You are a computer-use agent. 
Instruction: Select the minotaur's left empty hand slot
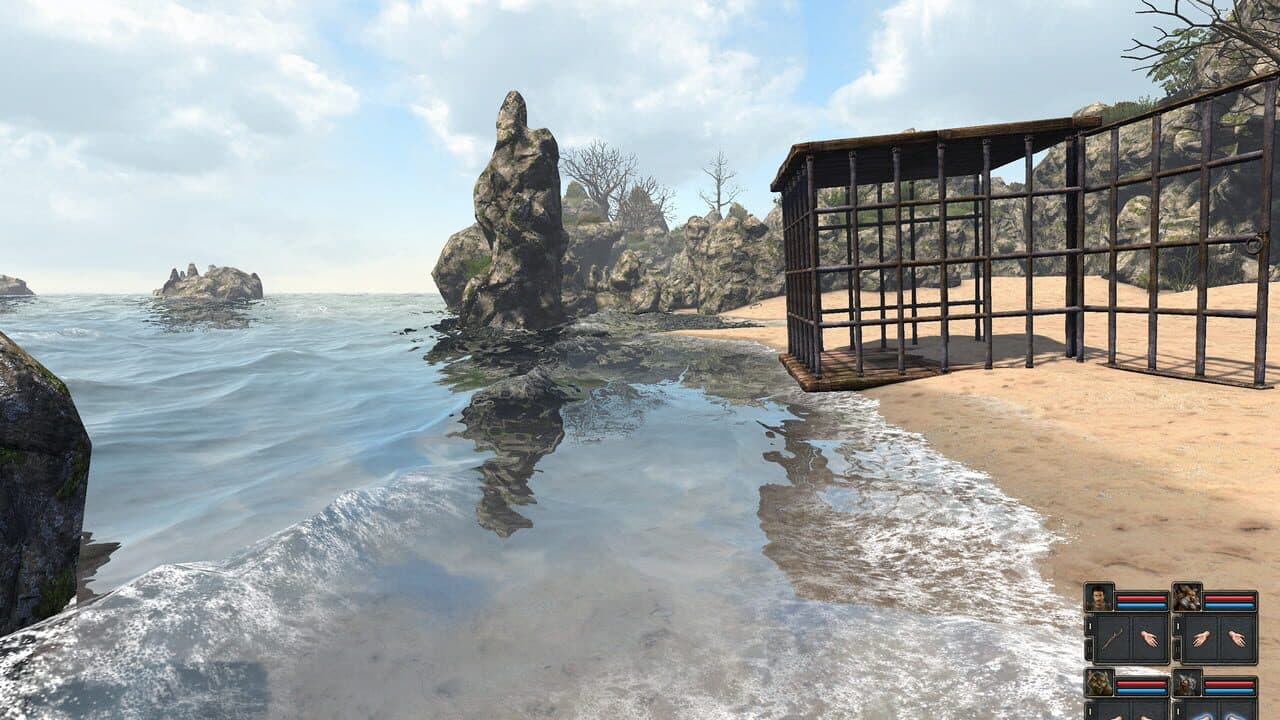click(1200, 638)
